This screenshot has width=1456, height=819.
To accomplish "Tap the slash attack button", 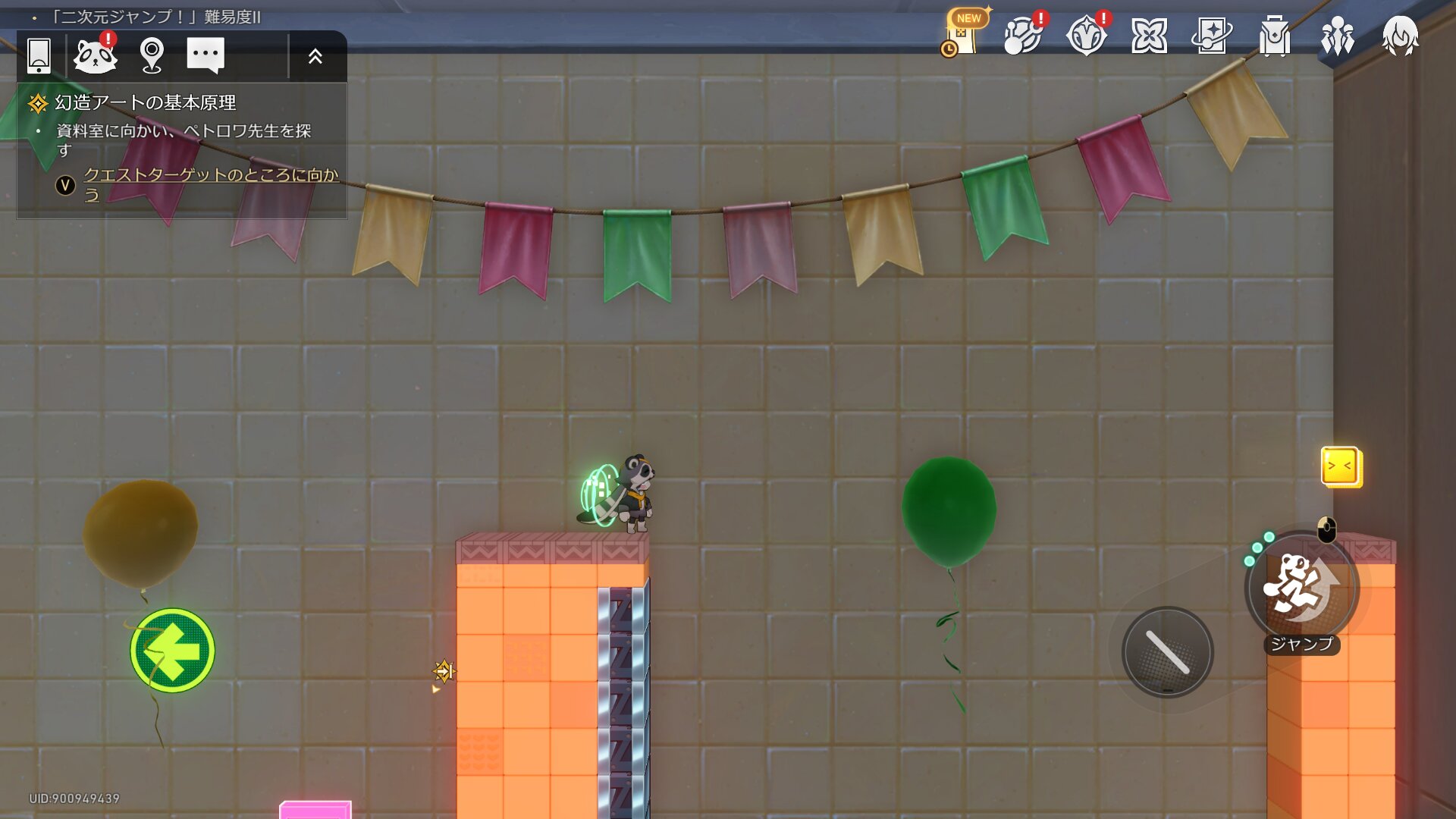I will coord(1168,652).
